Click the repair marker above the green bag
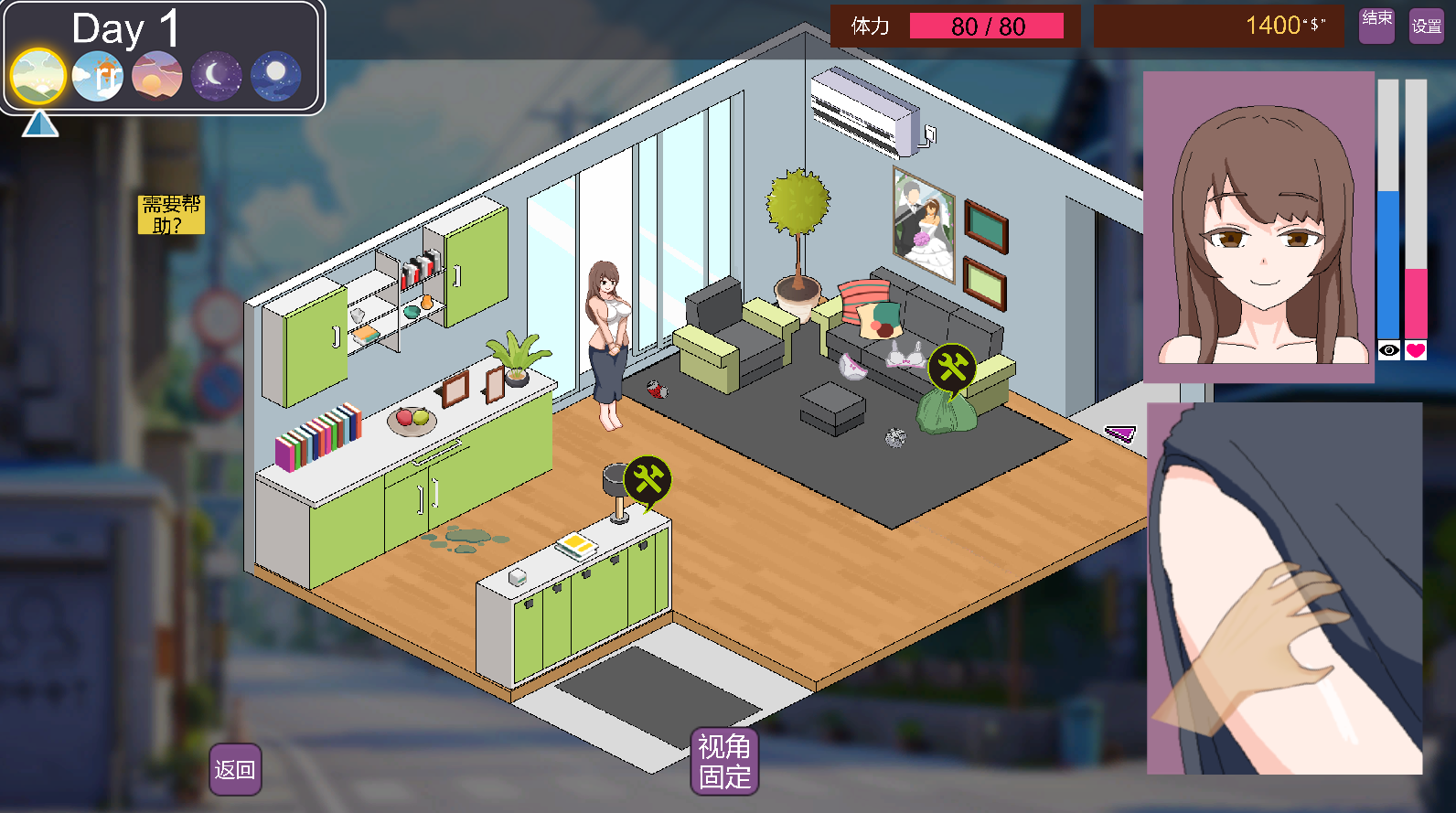 coord(952,368)
